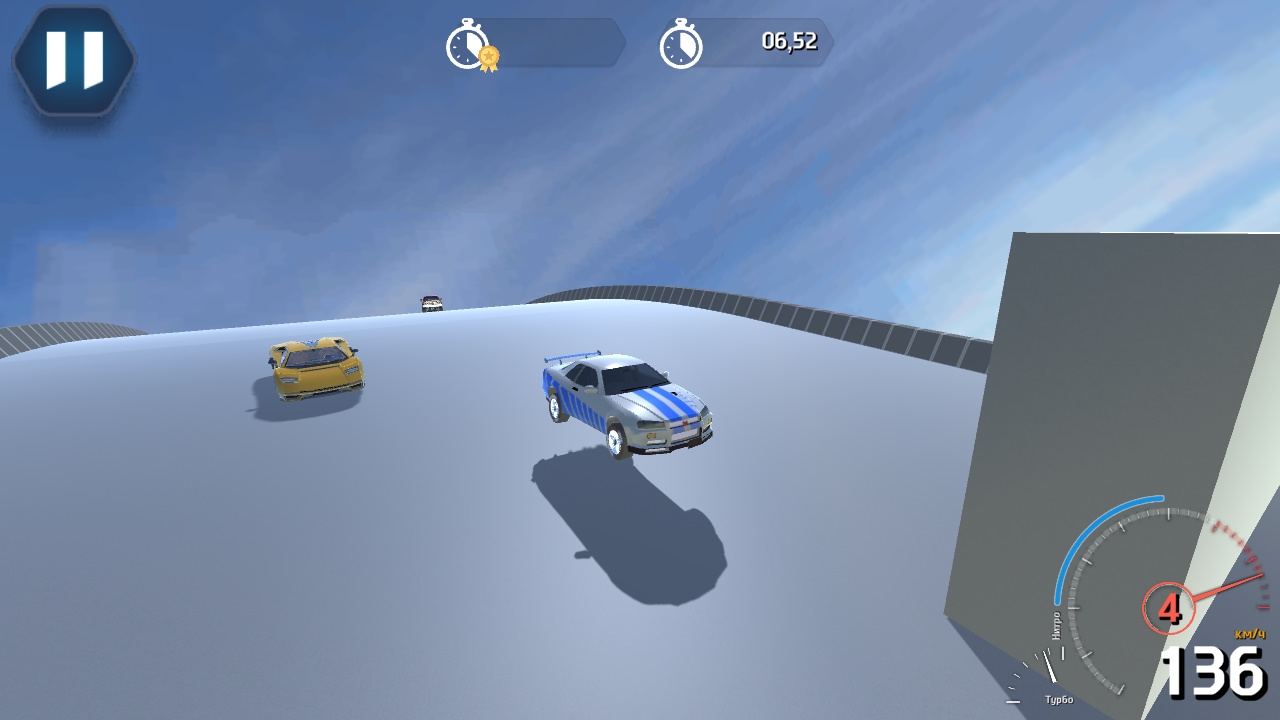
Task: Click the gold medal badge on the timer
Action: coord(487,56)
